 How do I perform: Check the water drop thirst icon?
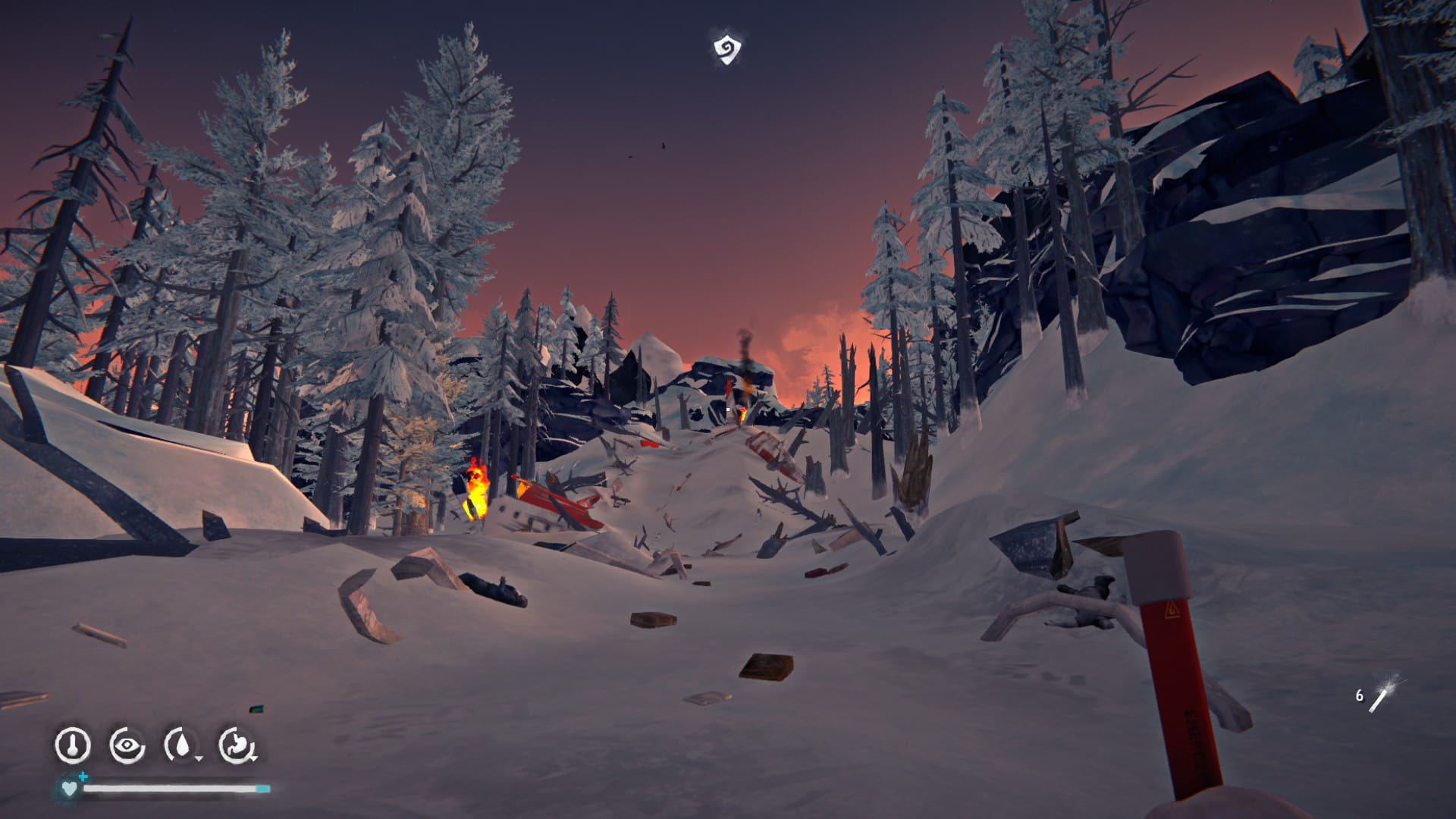tap(182, 745)
